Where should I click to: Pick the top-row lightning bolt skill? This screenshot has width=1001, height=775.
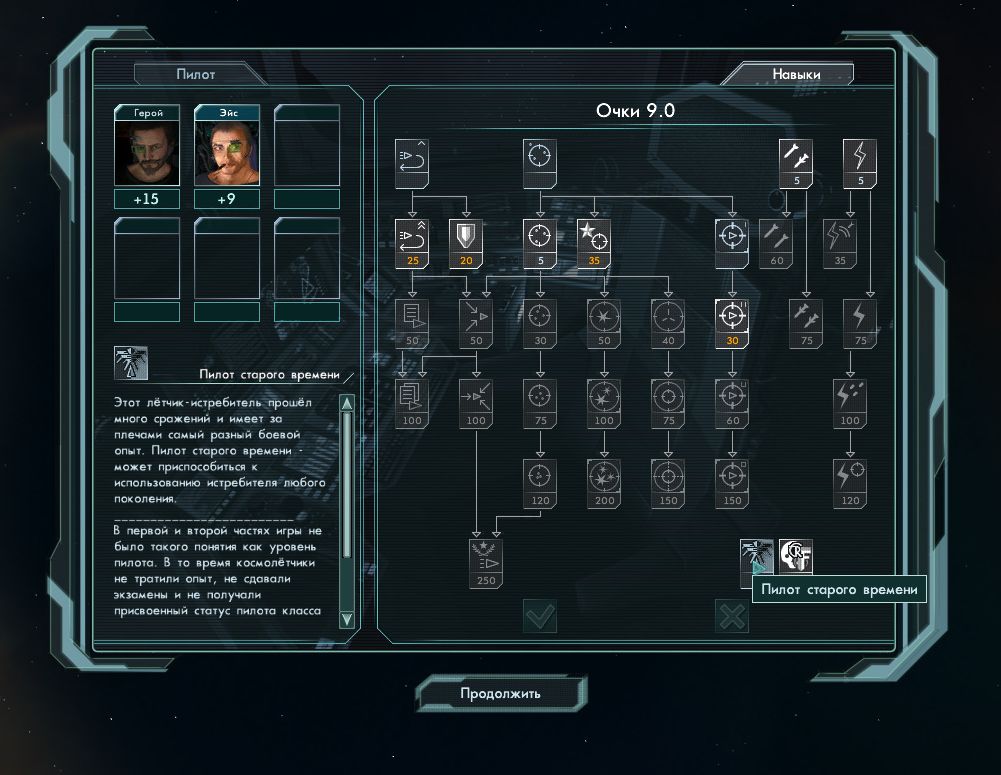861,160
